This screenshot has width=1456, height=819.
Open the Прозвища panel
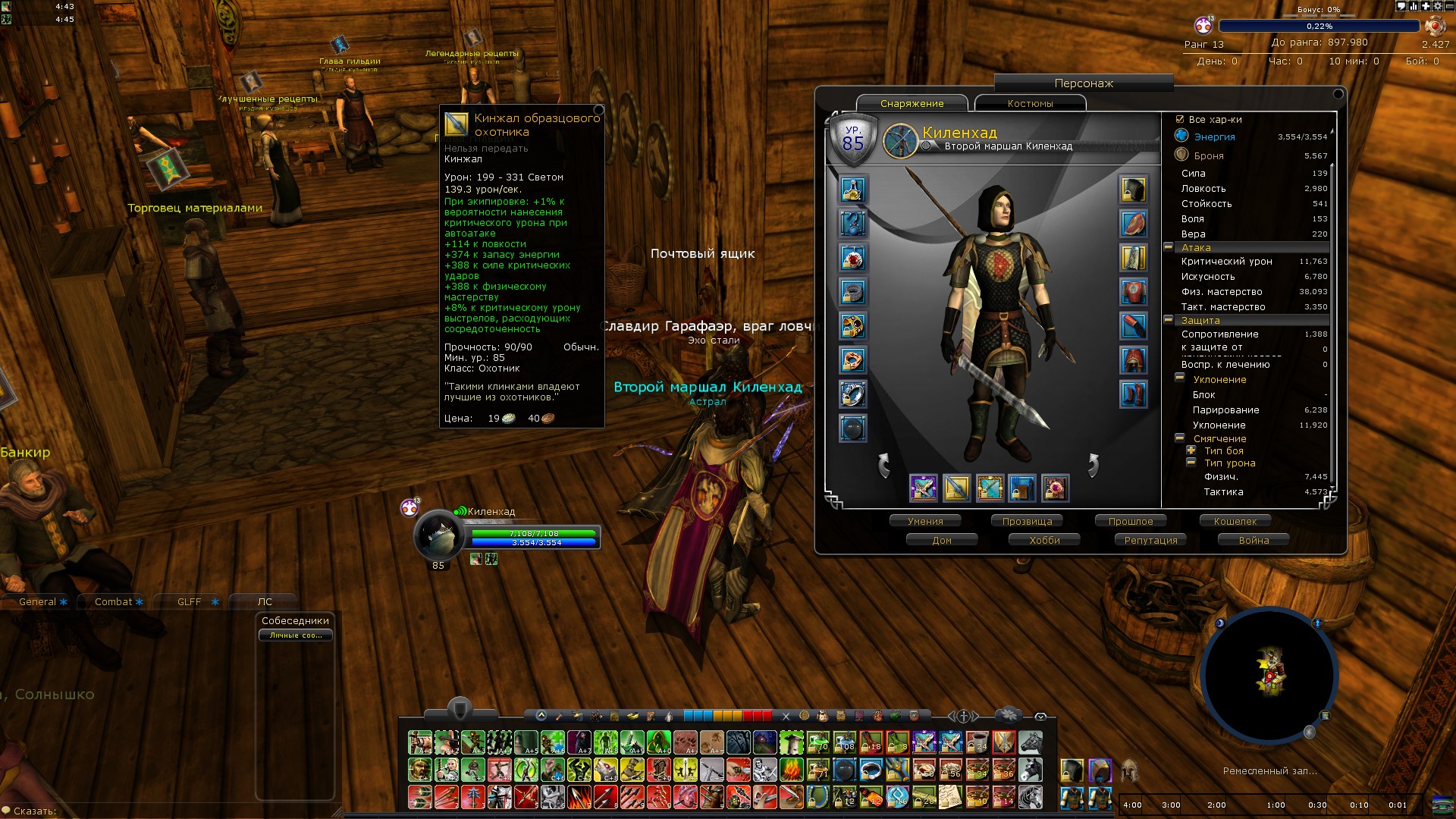(x=1027, y=521)
